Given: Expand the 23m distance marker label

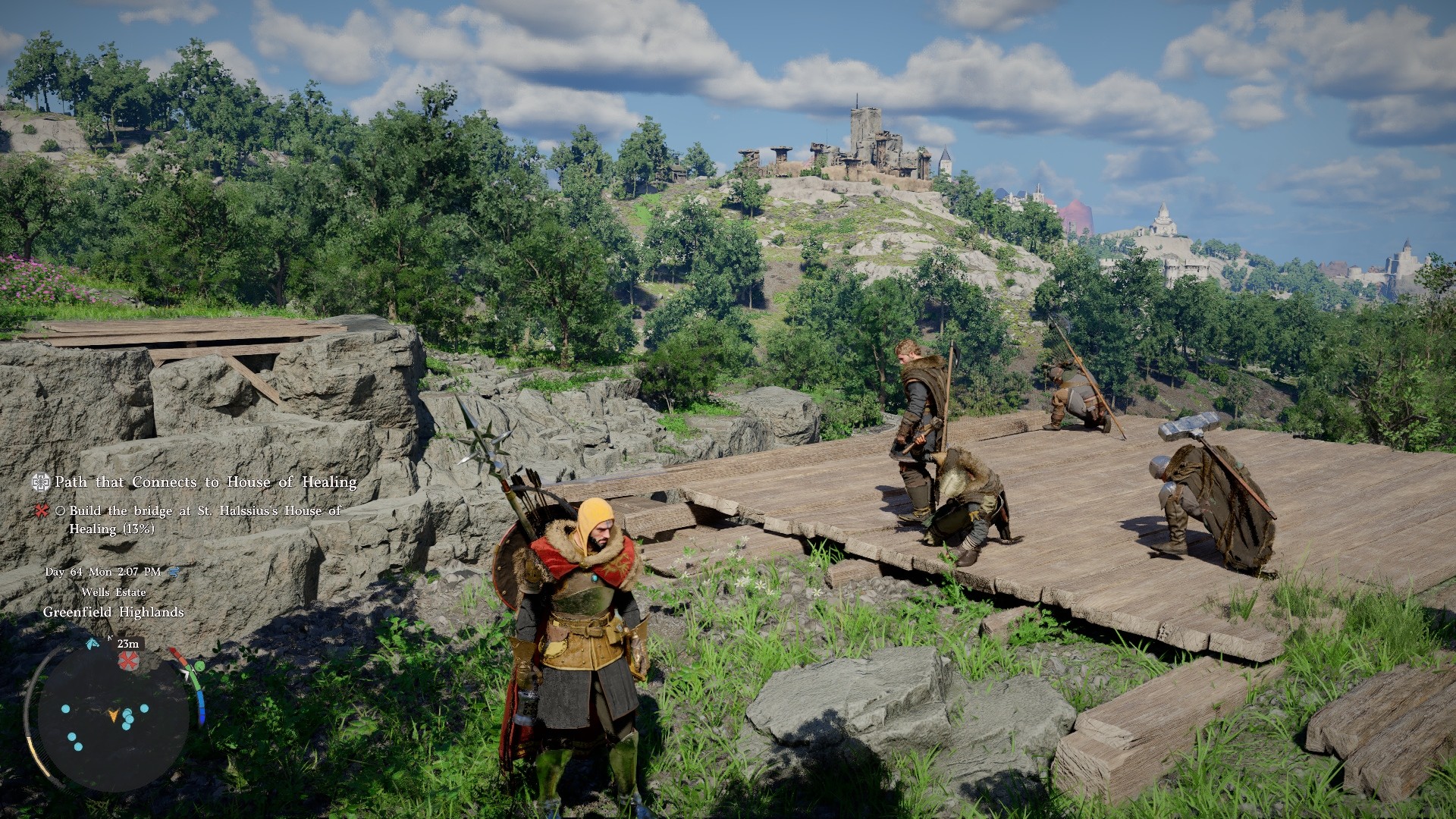Looking at the screenshot, I should click(x=127, y=645).
